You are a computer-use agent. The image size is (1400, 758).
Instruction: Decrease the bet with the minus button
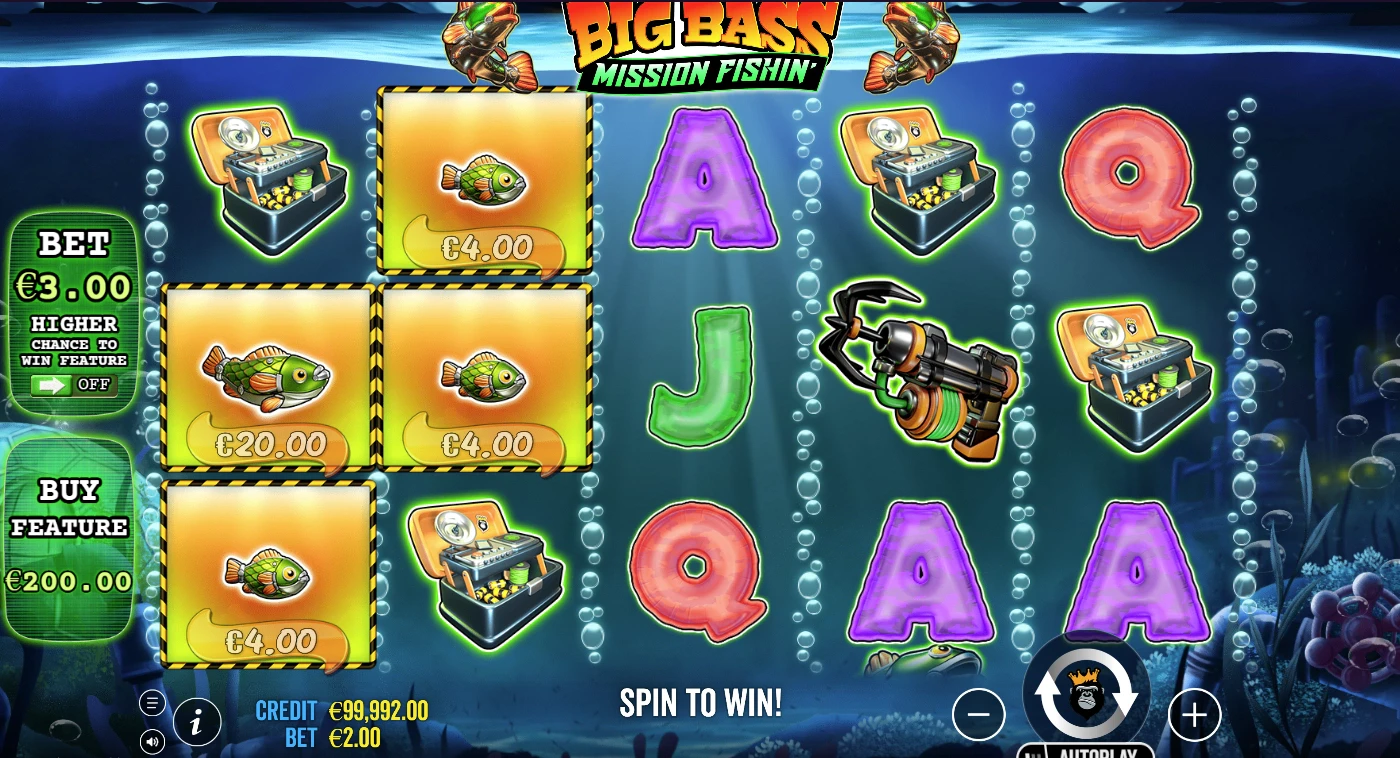tap(978, 715)
